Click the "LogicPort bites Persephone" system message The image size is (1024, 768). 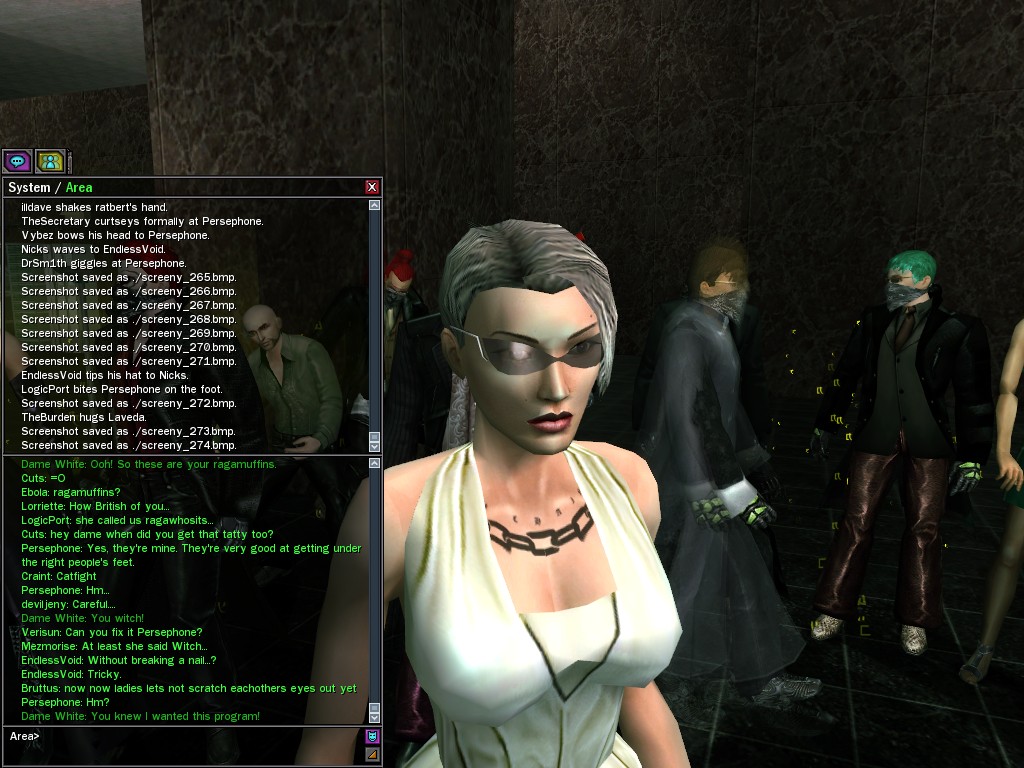tap(122, 389)
